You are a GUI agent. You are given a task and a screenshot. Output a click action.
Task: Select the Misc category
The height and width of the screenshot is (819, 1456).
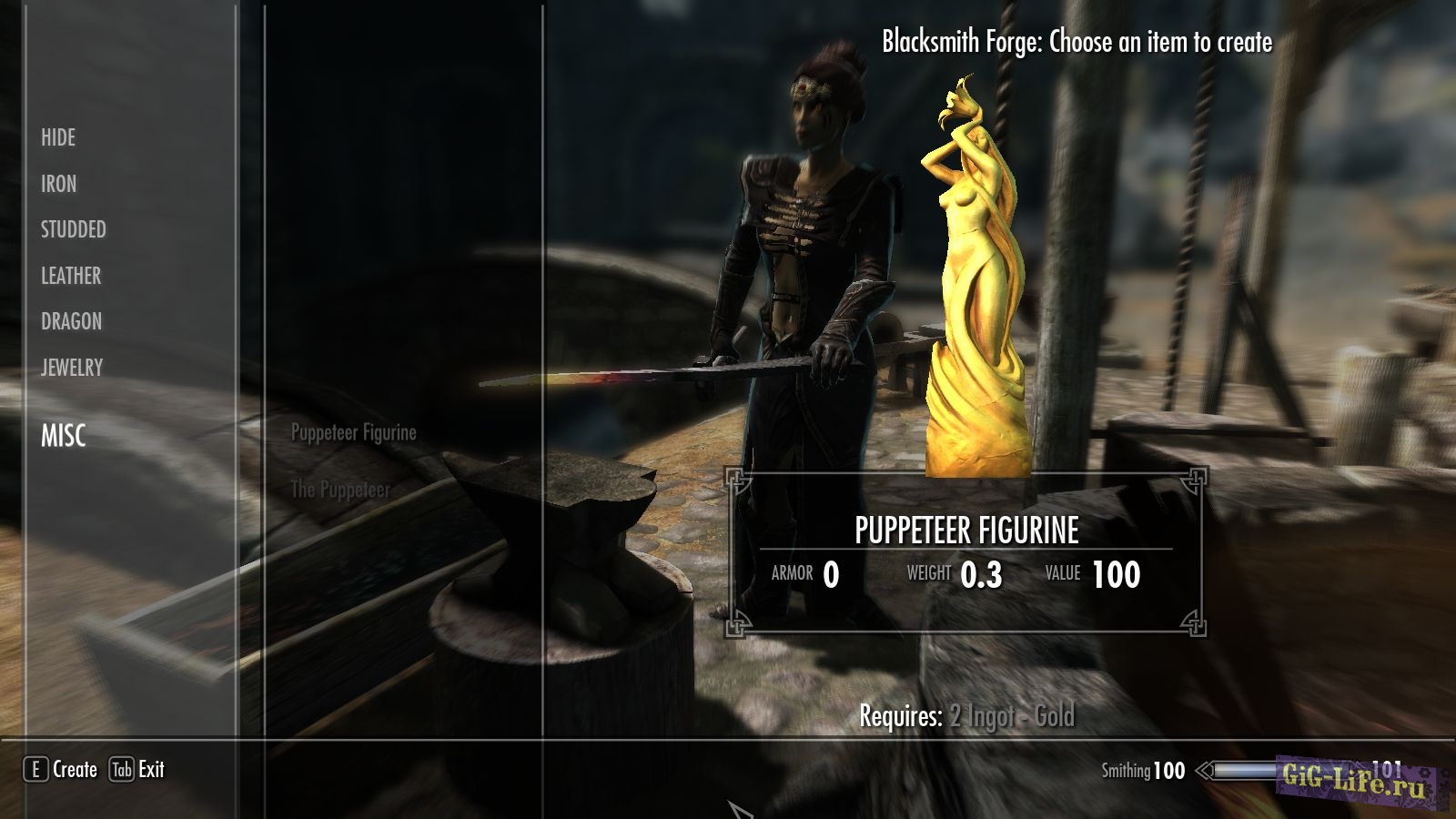pyautogui.click(x=63, y=436)
